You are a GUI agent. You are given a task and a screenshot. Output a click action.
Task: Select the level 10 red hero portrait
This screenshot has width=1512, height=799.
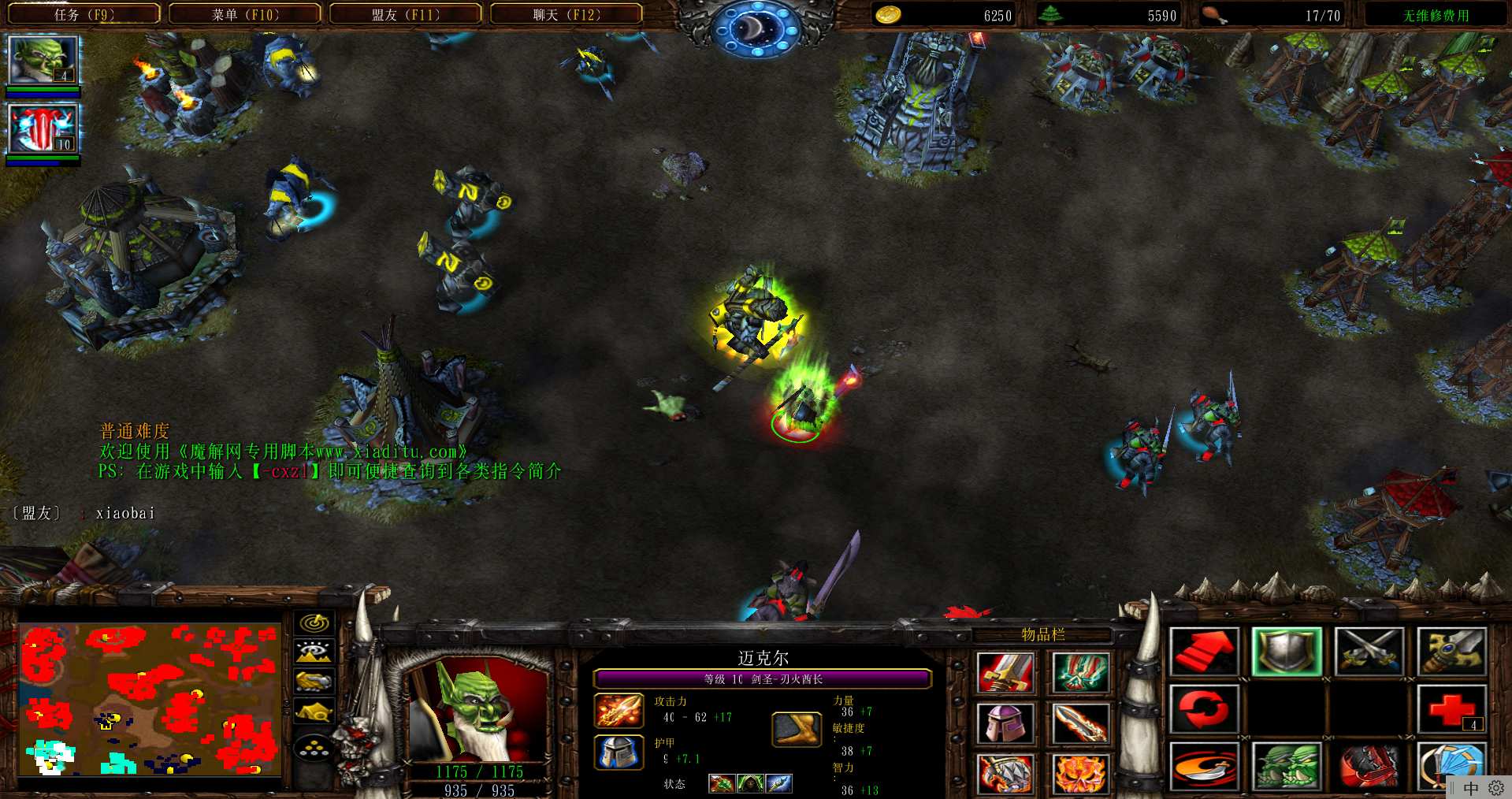coord(43,128)
